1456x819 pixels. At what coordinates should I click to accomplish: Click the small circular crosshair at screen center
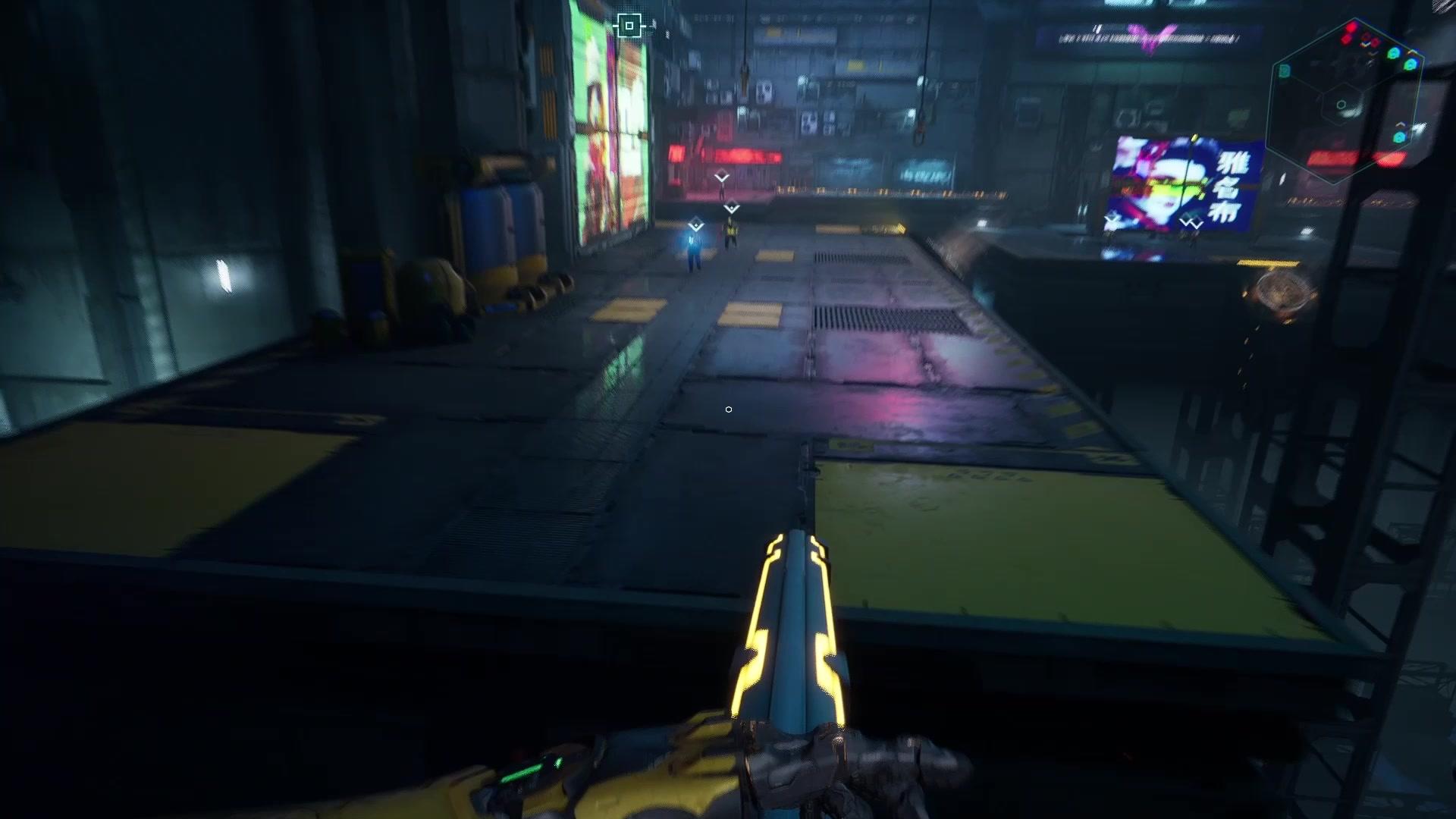(728, 409)
